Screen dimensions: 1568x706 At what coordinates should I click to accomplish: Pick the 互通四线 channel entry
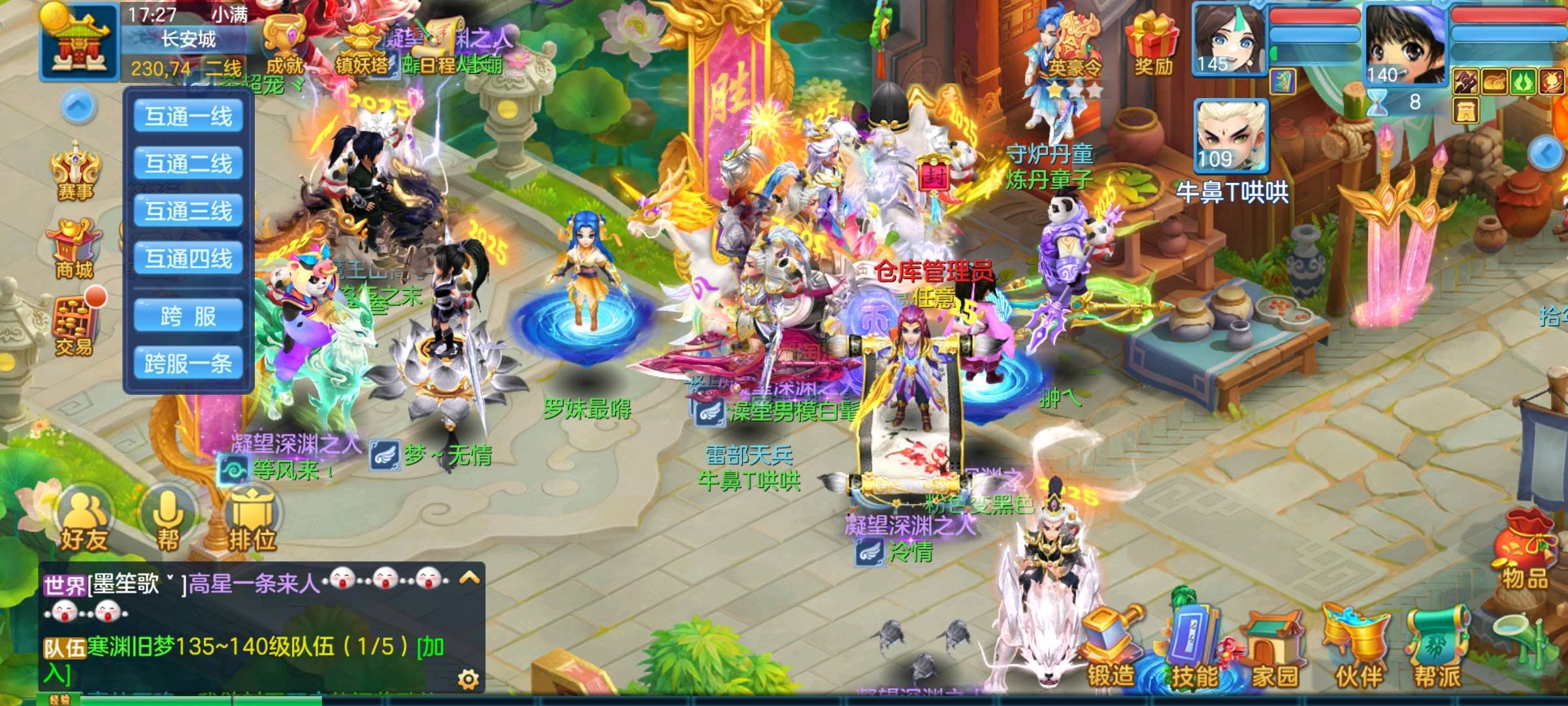(x=188, y=258)
